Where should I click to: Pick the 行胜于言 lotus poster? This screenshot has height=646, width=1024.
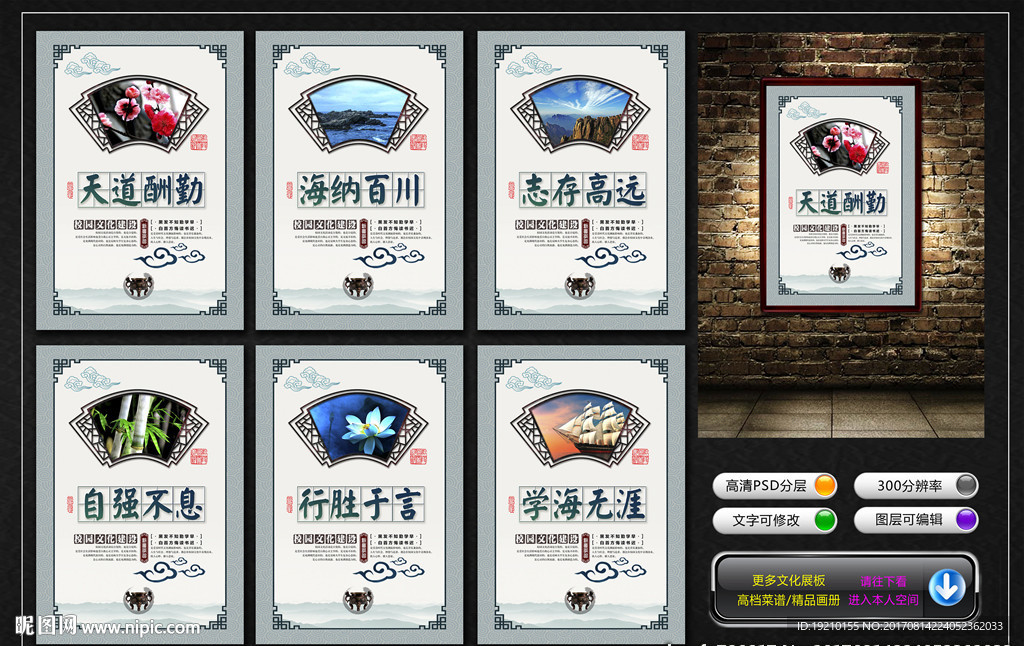coord(359,494)
